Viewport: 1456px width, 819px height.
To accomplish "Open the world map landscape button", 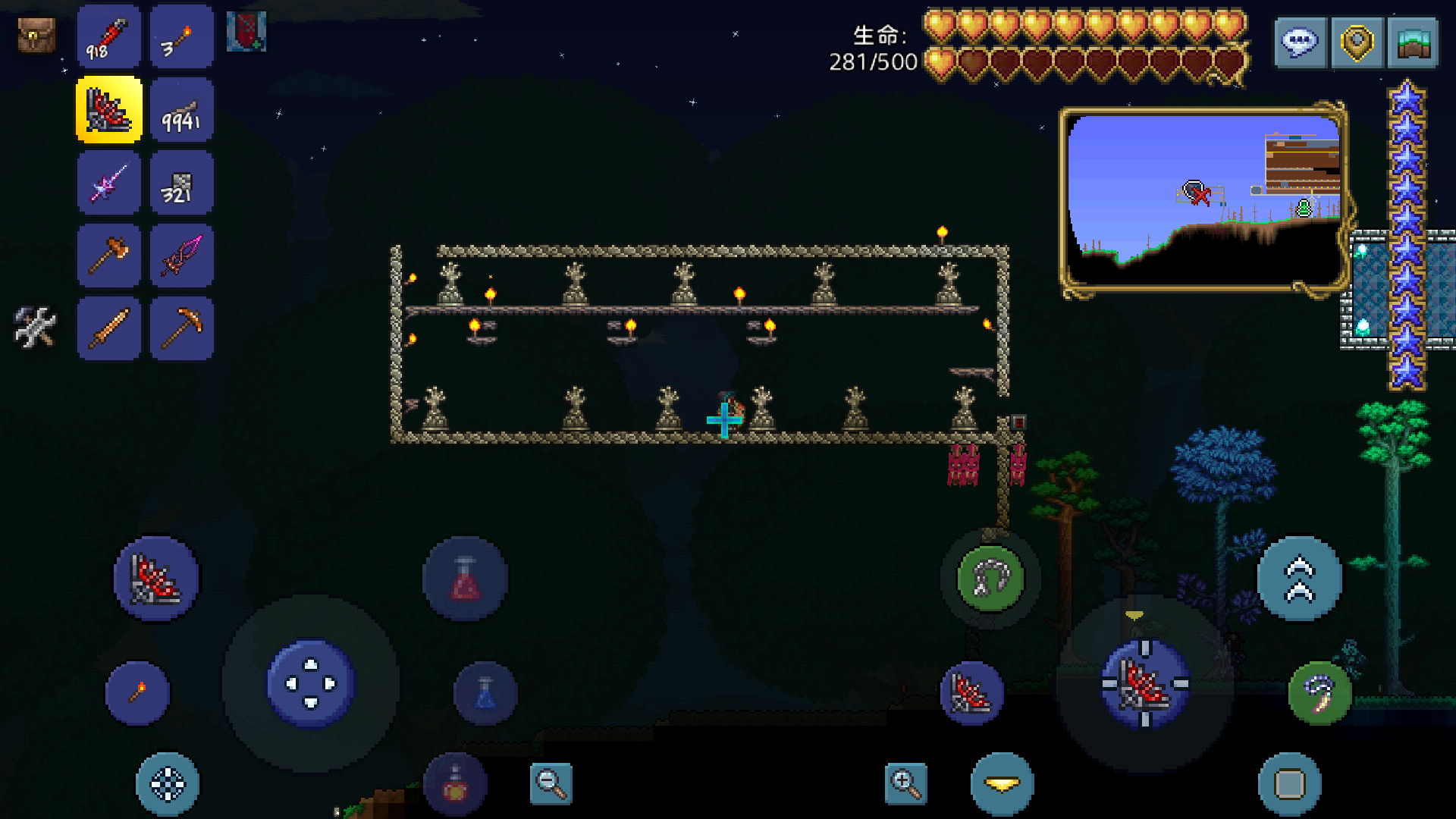I will [1413, 42].
